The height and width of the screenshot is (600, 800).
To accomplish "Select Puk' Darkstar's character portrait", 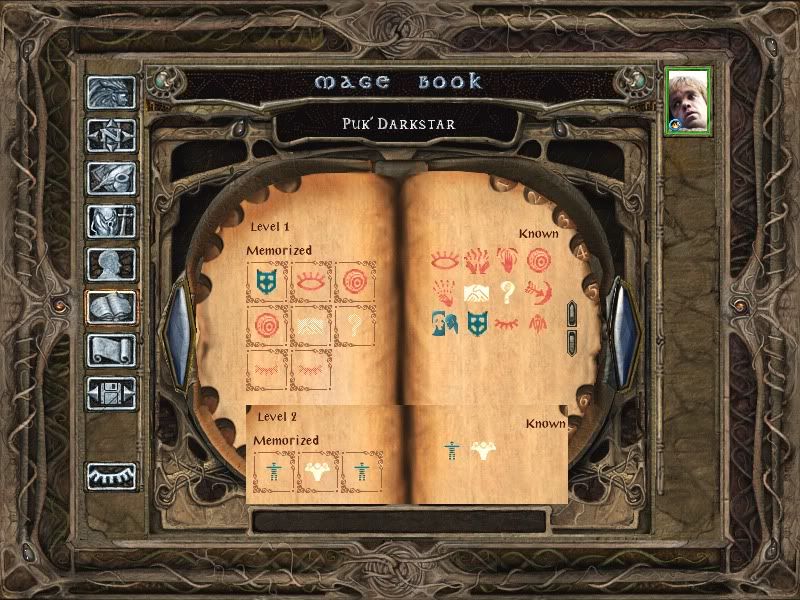I will [689, 101].
